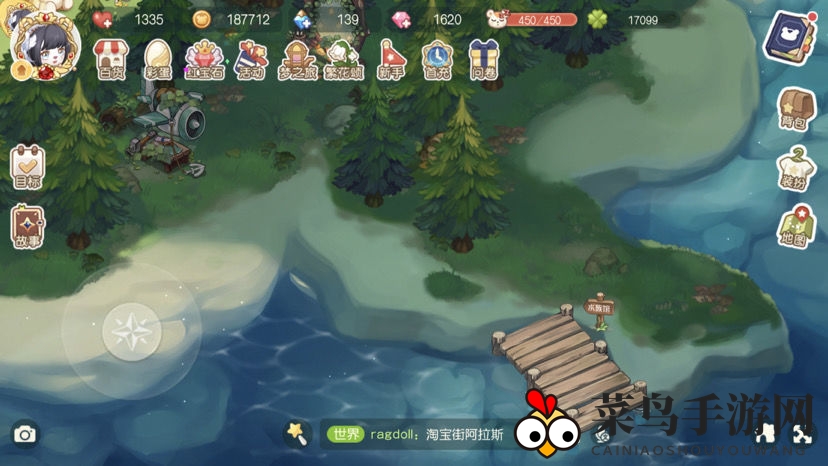Open the 百货 general store
The image size is (828, 466).
[x=109, y=58]
